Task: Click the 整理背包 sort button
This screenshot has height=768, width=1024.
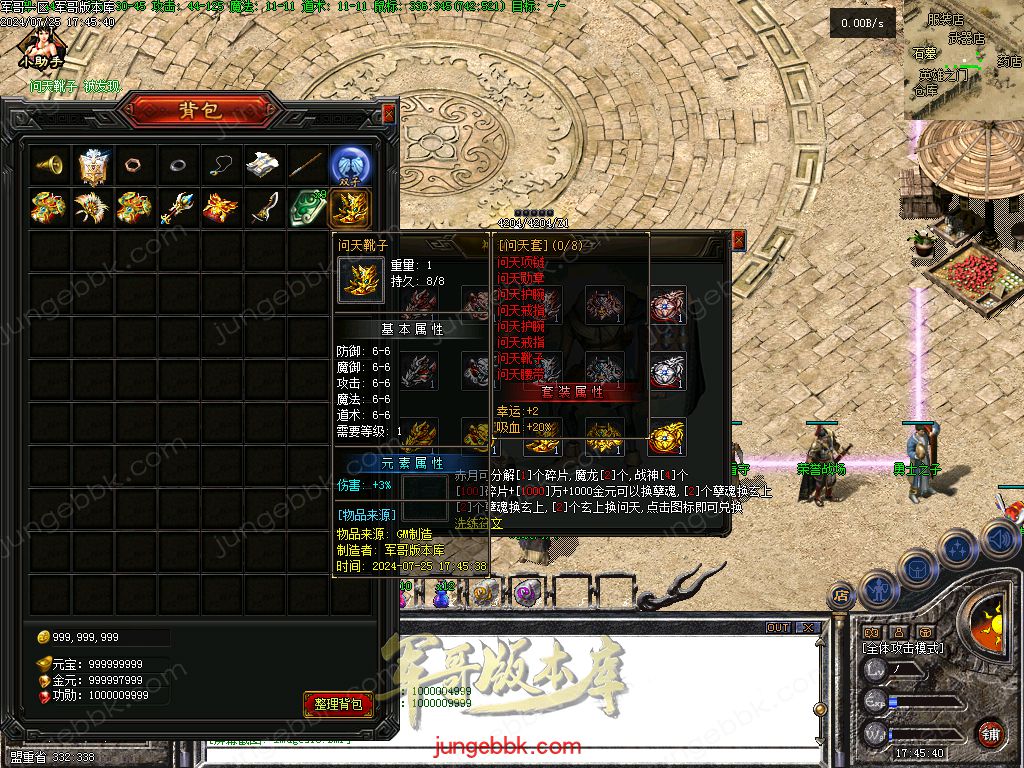Action: [x=338, y=704]
